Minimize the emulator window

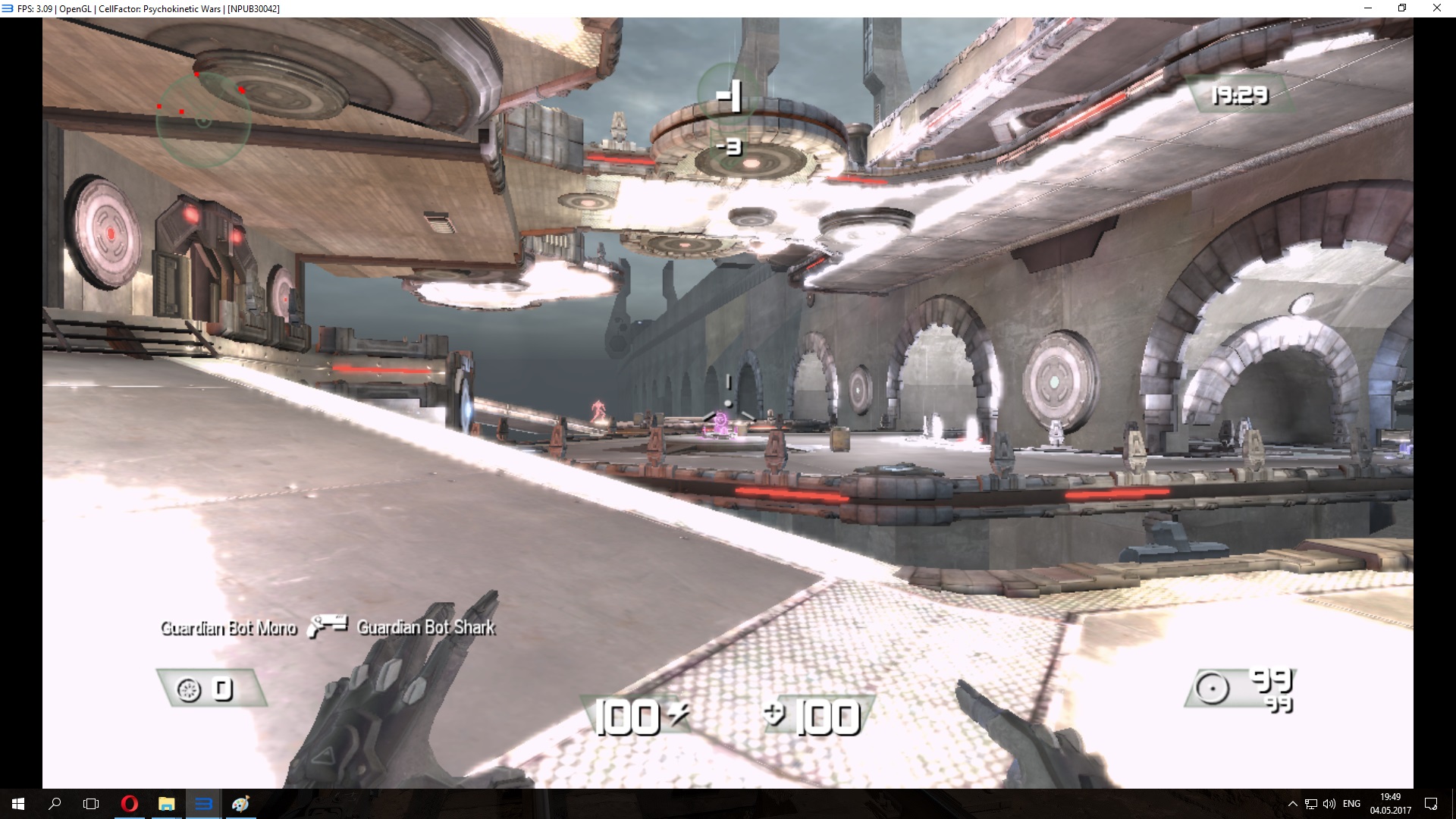pyautogui.click(x=1368, y=8)
